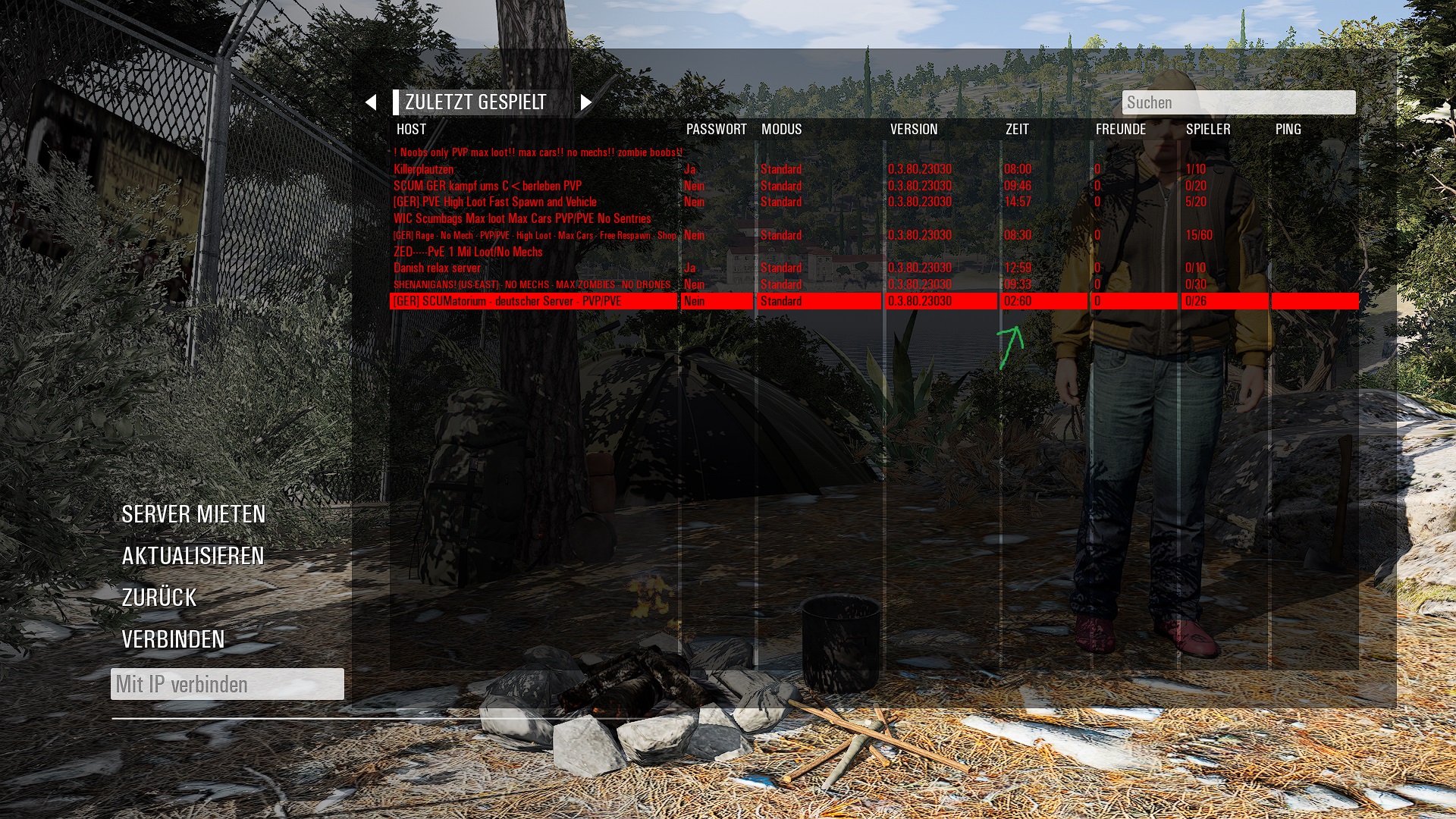Click the Suchen search box
Viewport: 1456px width, 819px height.
tap(1238, 102)
